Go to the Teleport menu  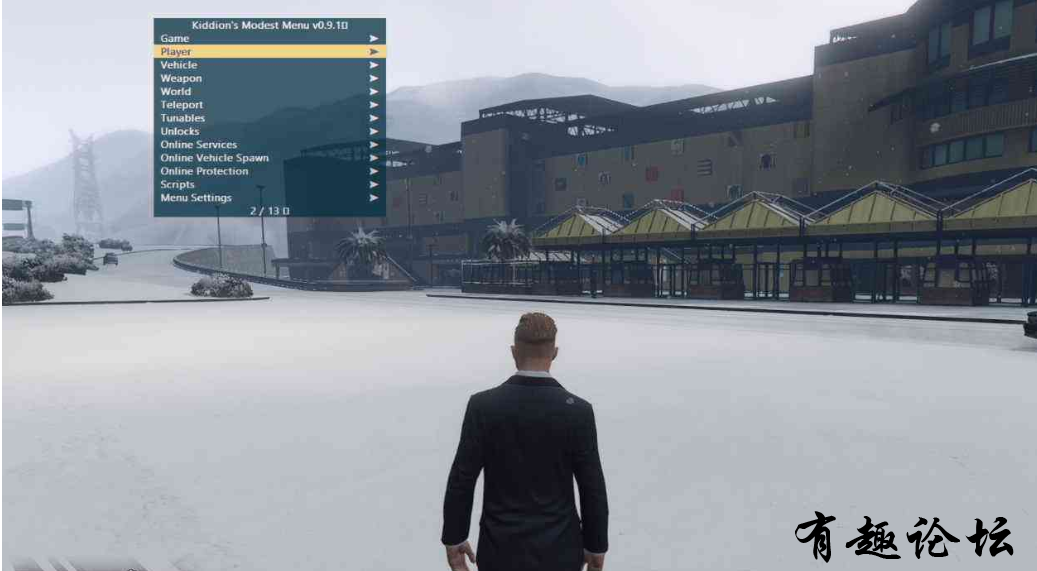click(x=182, y=105)
